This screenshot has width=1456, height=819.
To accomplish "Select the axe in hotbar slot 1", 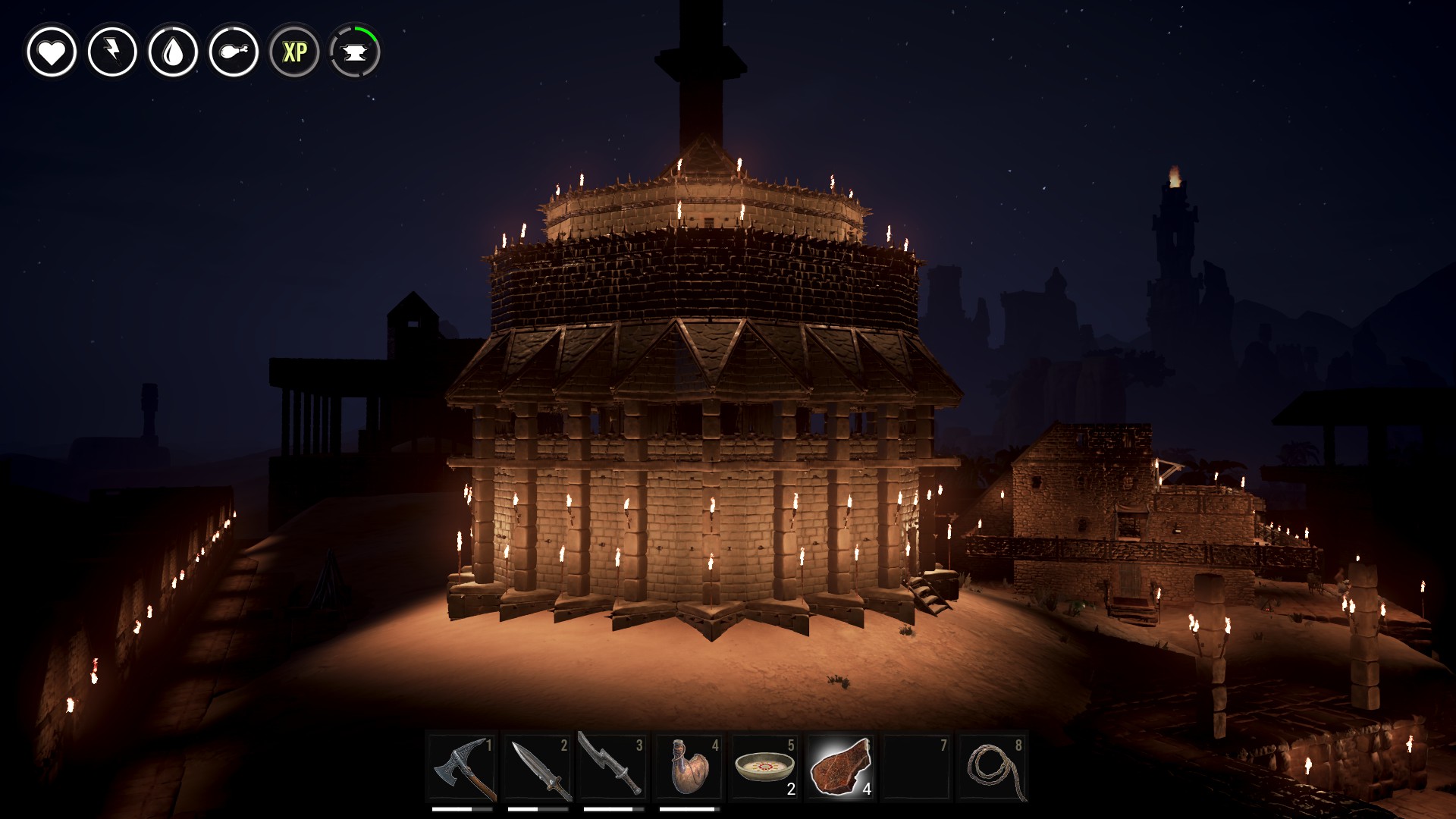I will click(463, 767).
